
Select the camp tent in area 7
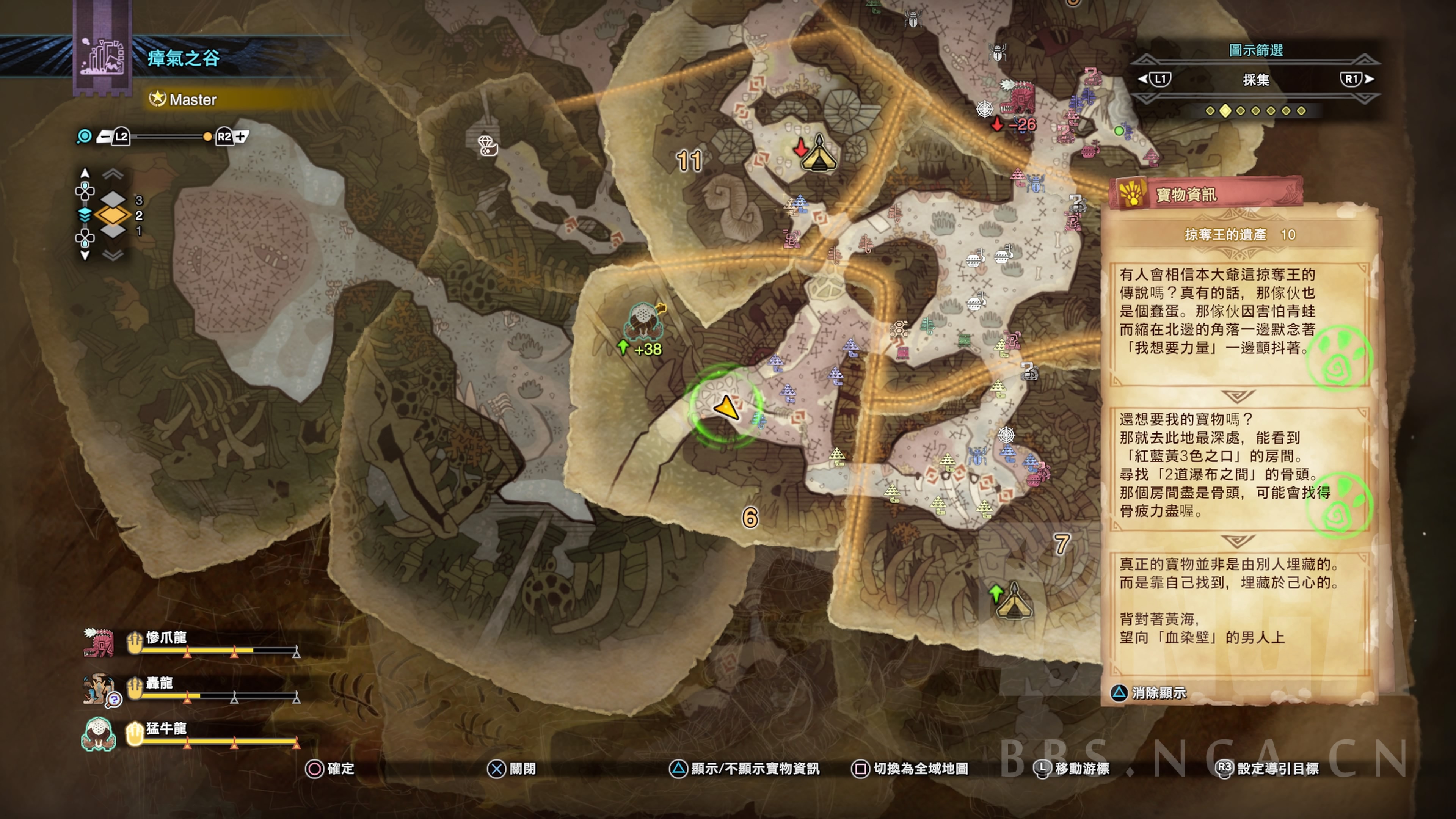point(1013,601)
